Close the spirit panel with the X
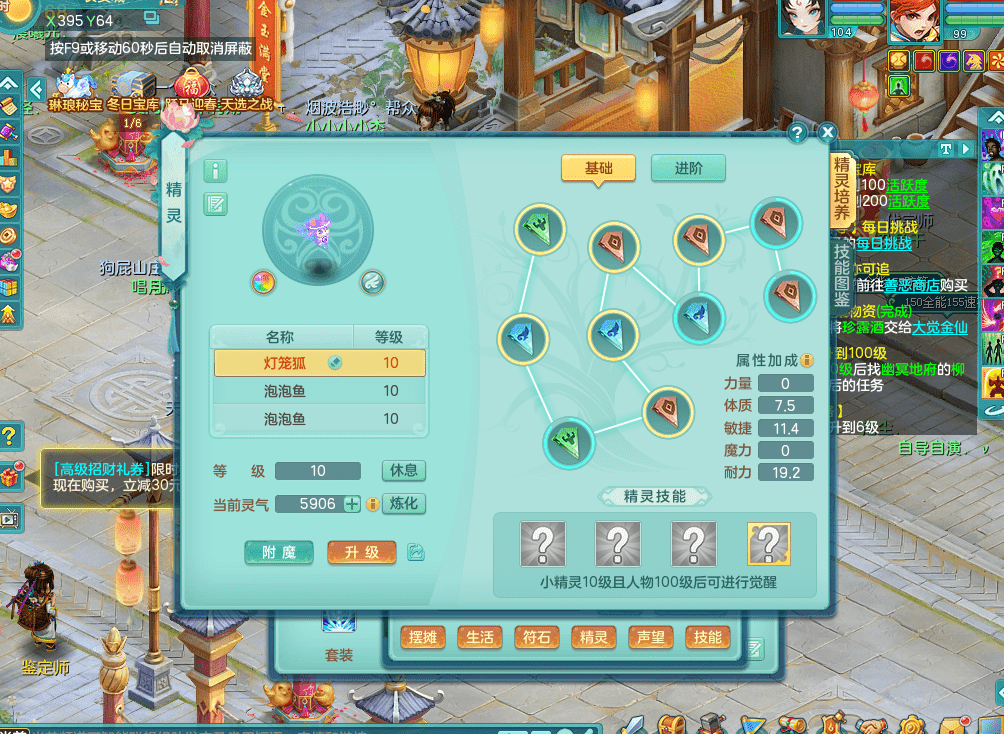 pos(827,132)
